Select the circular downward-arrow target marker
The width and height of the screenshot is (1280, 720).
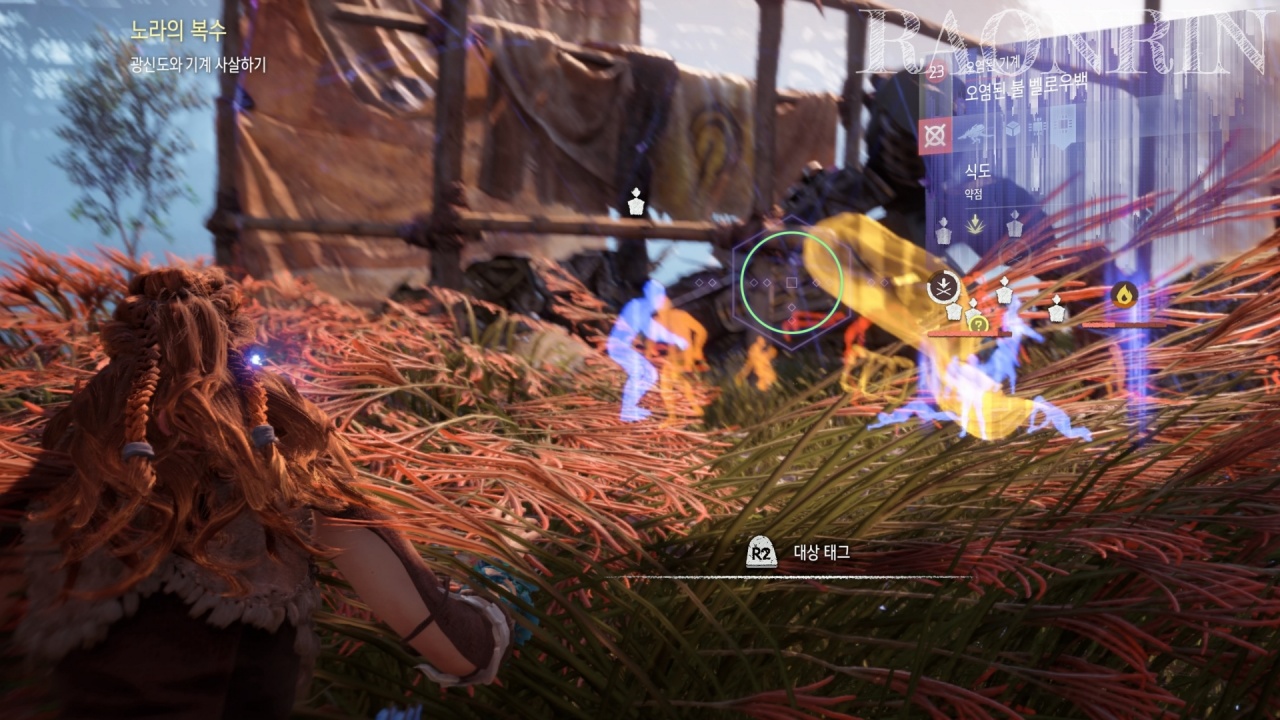point(943,287)
